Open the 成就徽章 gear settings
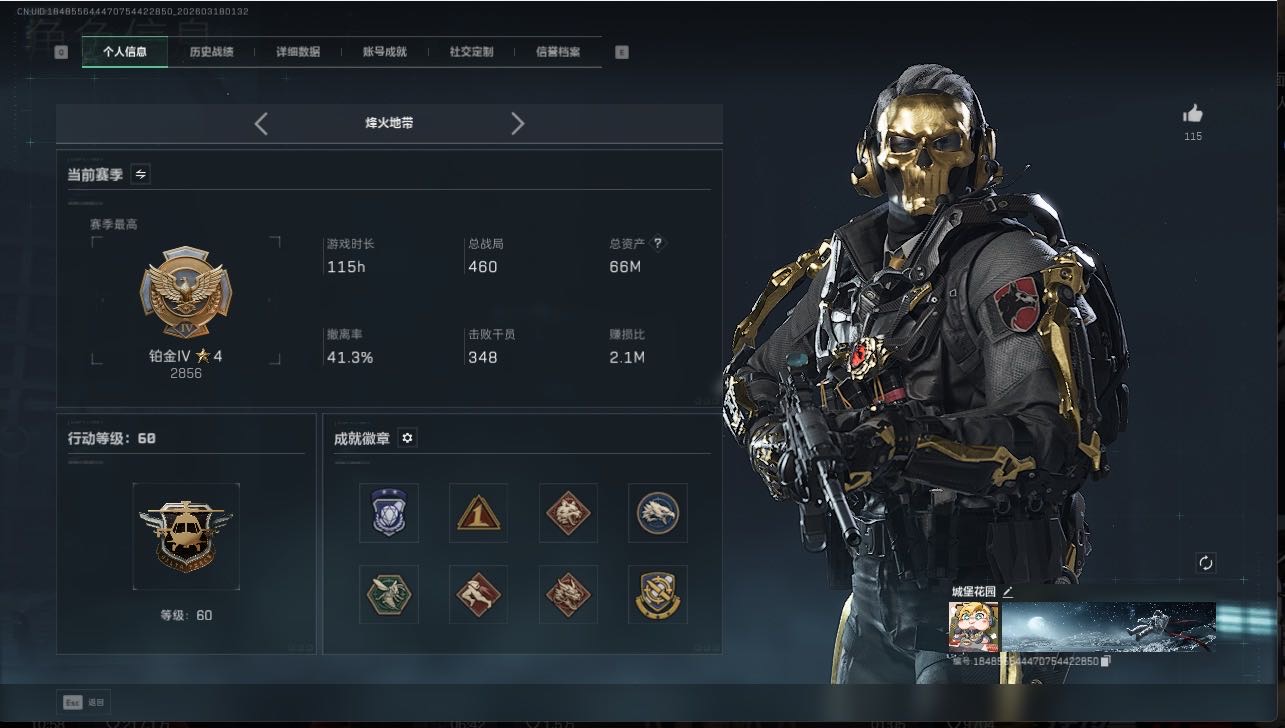The width and height of the screenshot is (1285, 728). pyautogui.click(x=407, y=438)
